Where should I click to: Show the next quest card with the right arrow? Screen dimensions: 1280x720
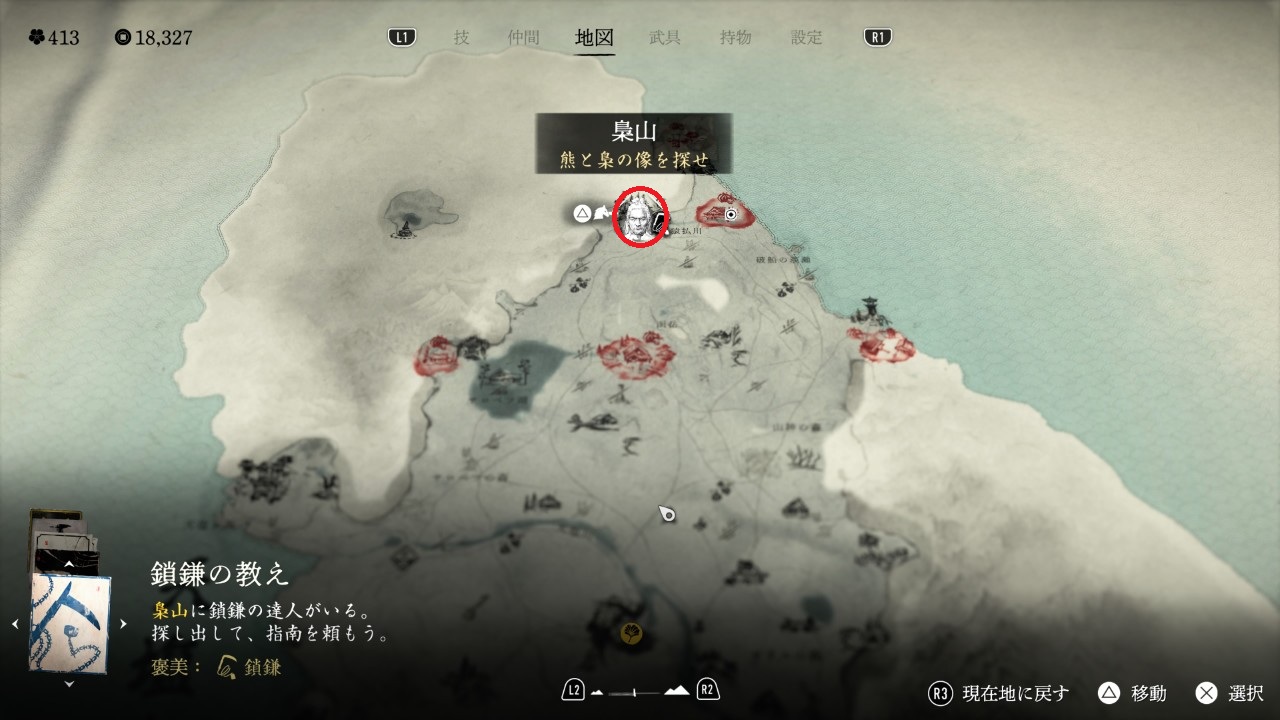click(123, 624)
